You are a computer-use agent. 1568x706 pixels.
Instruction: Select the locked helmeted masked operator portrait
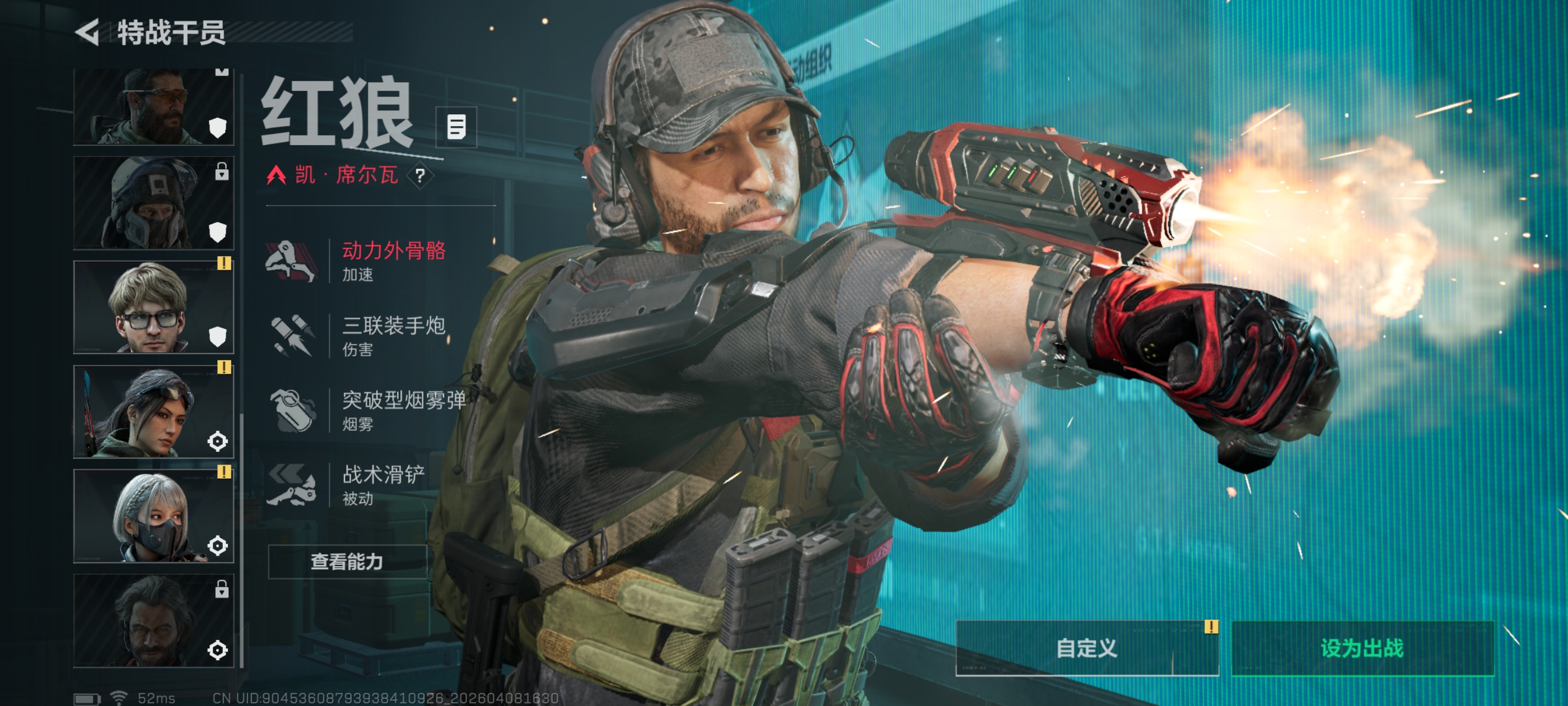pos(153,203)
